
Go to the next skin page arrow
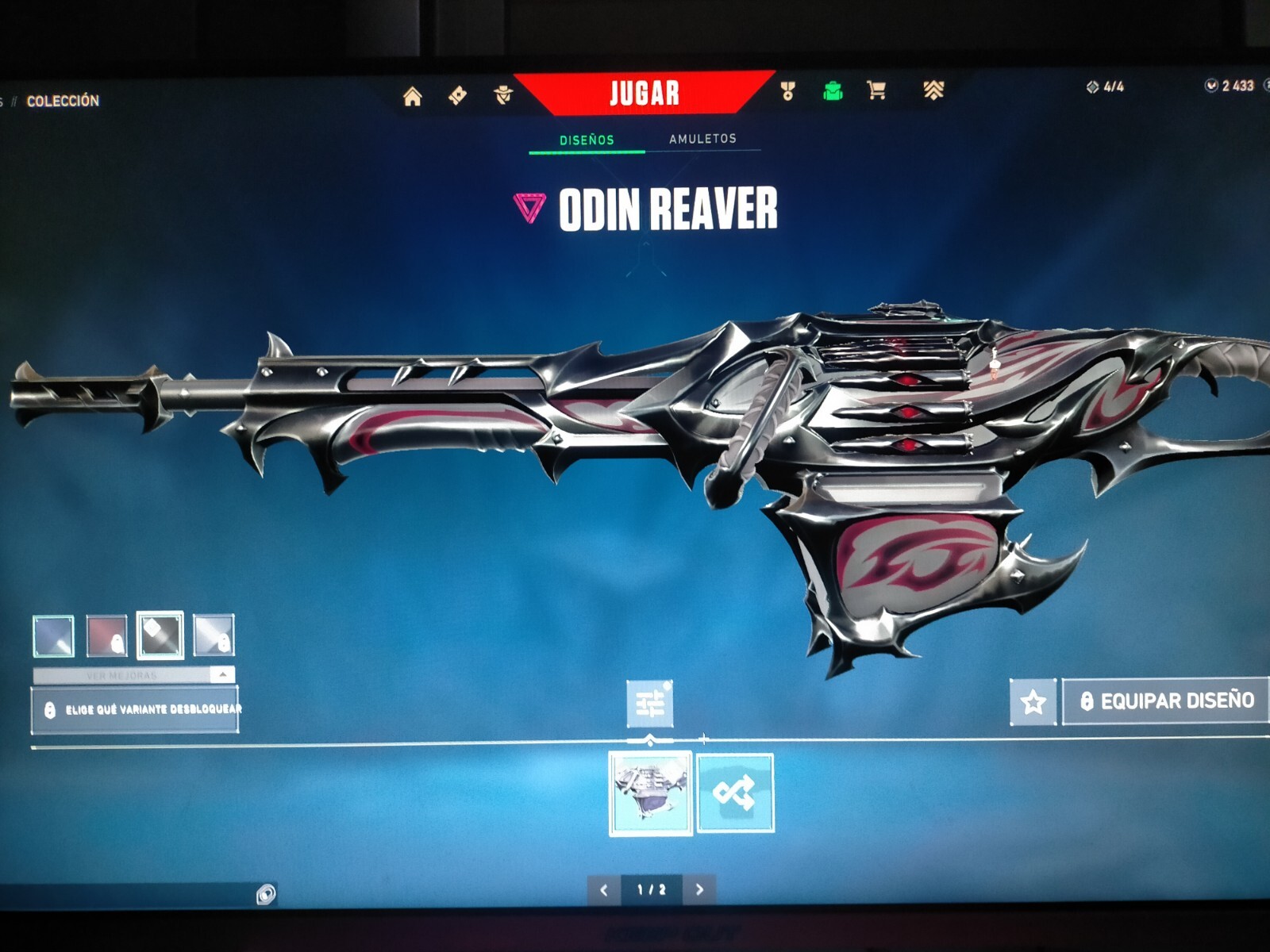pos(699,889)
